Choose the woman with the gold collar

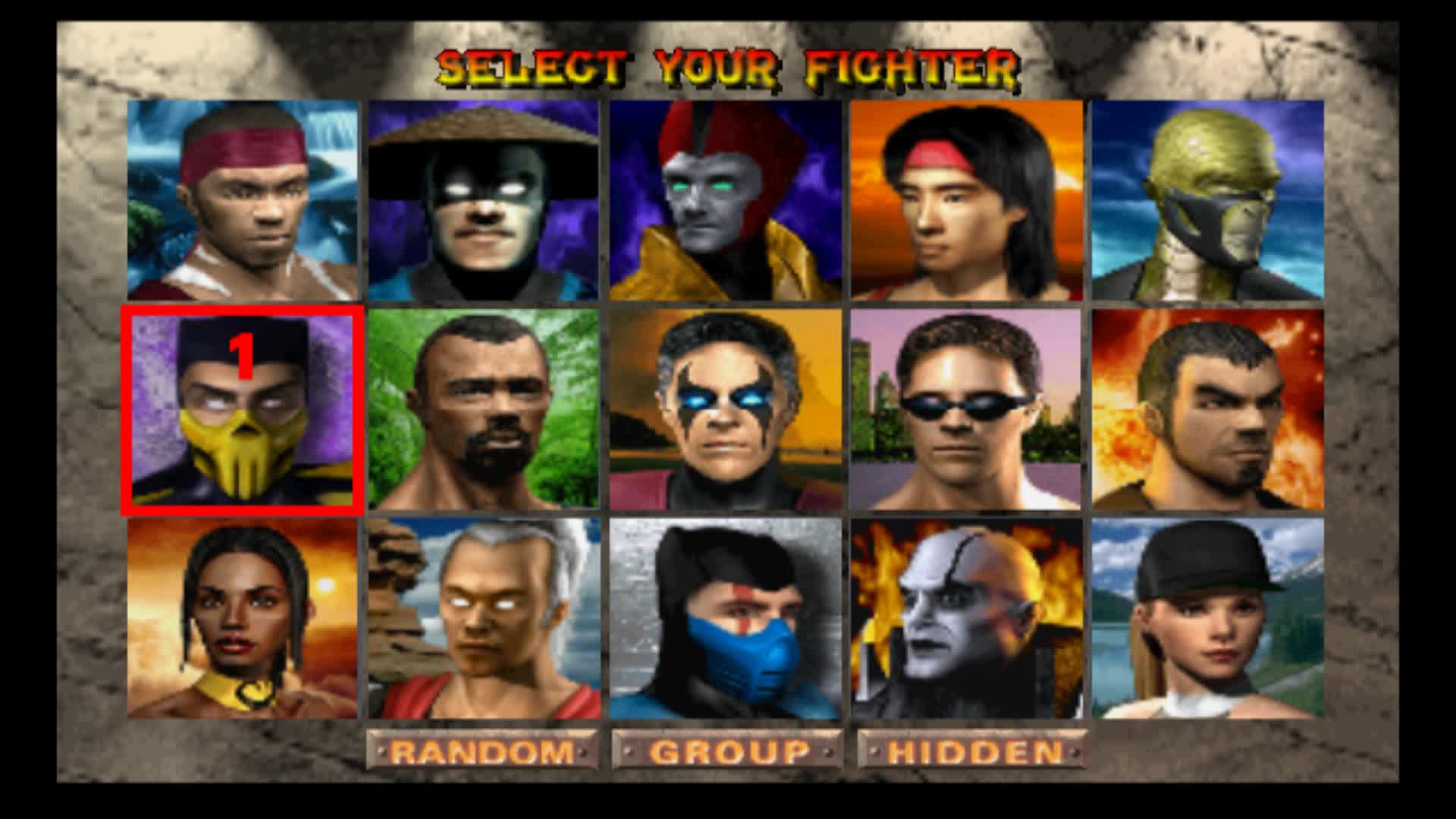[x=243, y=618]
